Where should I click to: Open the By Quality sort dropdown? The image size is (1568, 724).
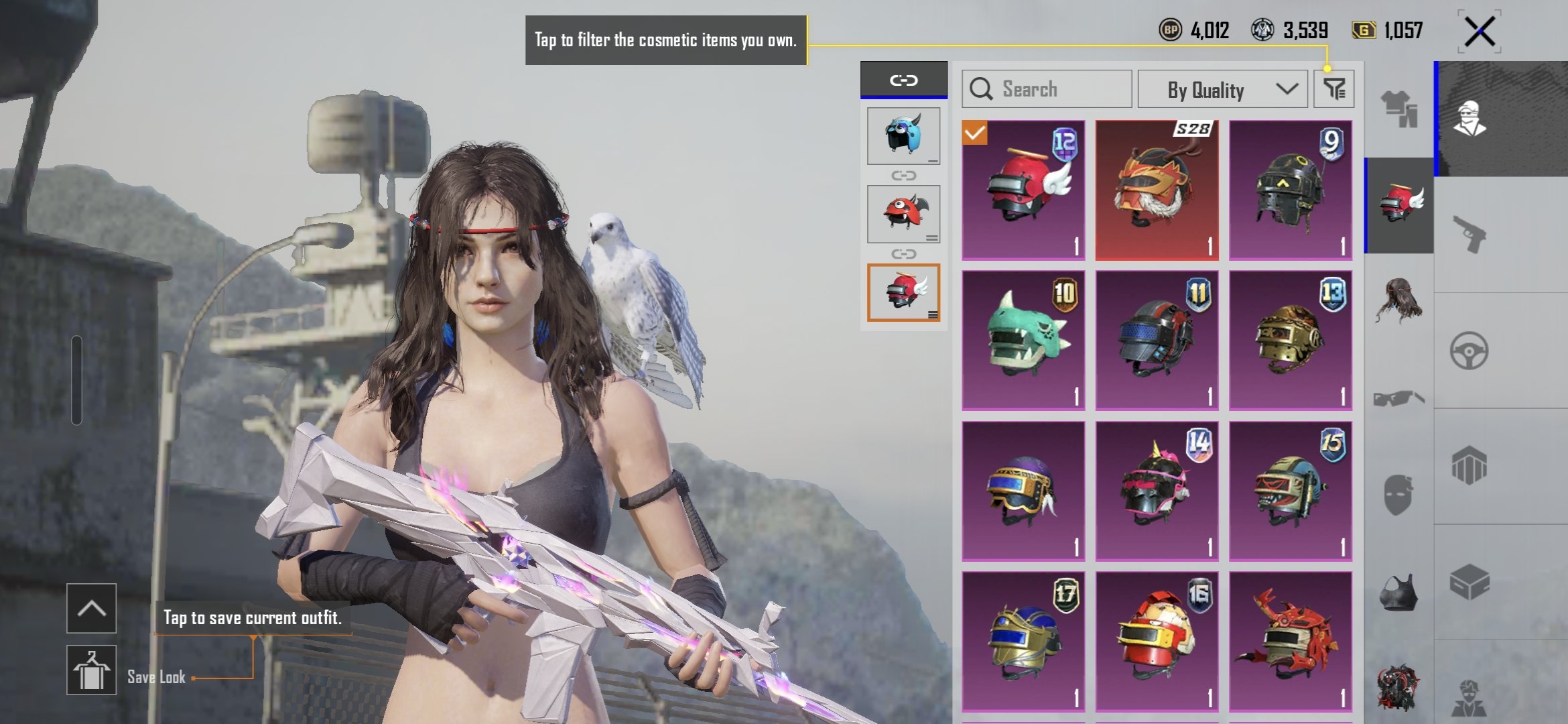pyautogui.click(x=1222, y=89)
